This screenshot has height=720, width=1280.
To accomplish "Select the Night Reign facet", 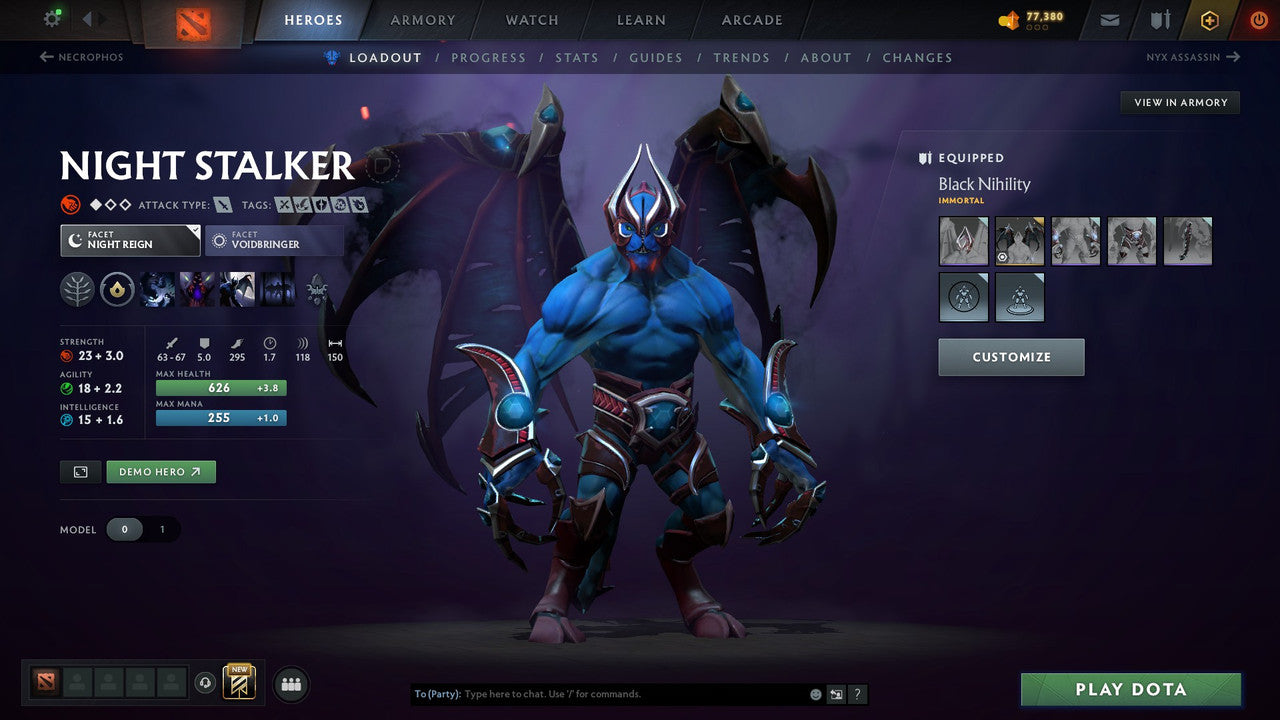I will [129, 240].
